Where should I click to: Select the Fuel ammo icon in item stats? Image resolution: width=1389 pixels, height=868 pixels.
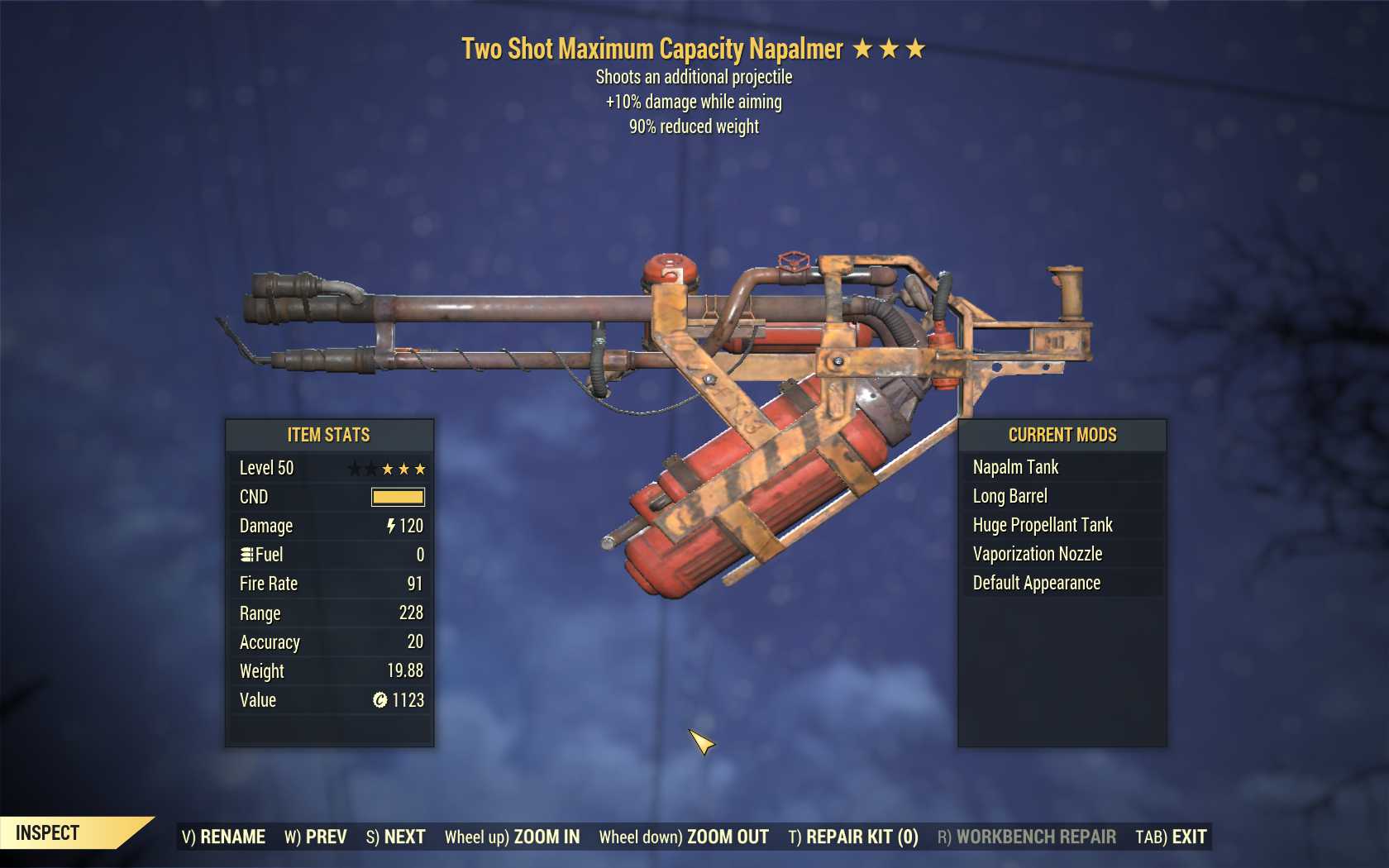click(246, 555)
